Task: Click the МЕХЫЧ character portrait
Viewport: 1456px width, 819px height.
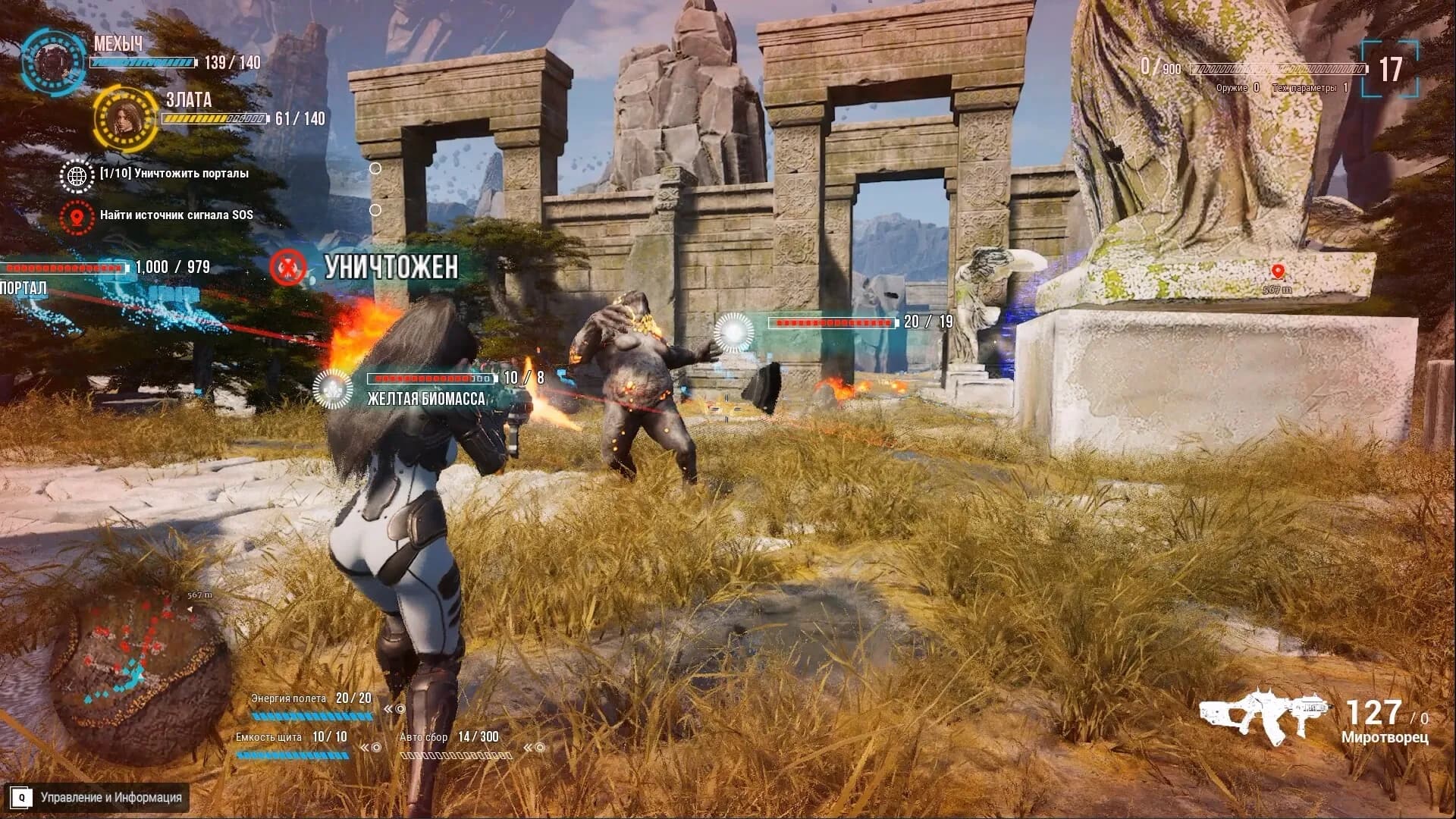Action: pos(53,60)
